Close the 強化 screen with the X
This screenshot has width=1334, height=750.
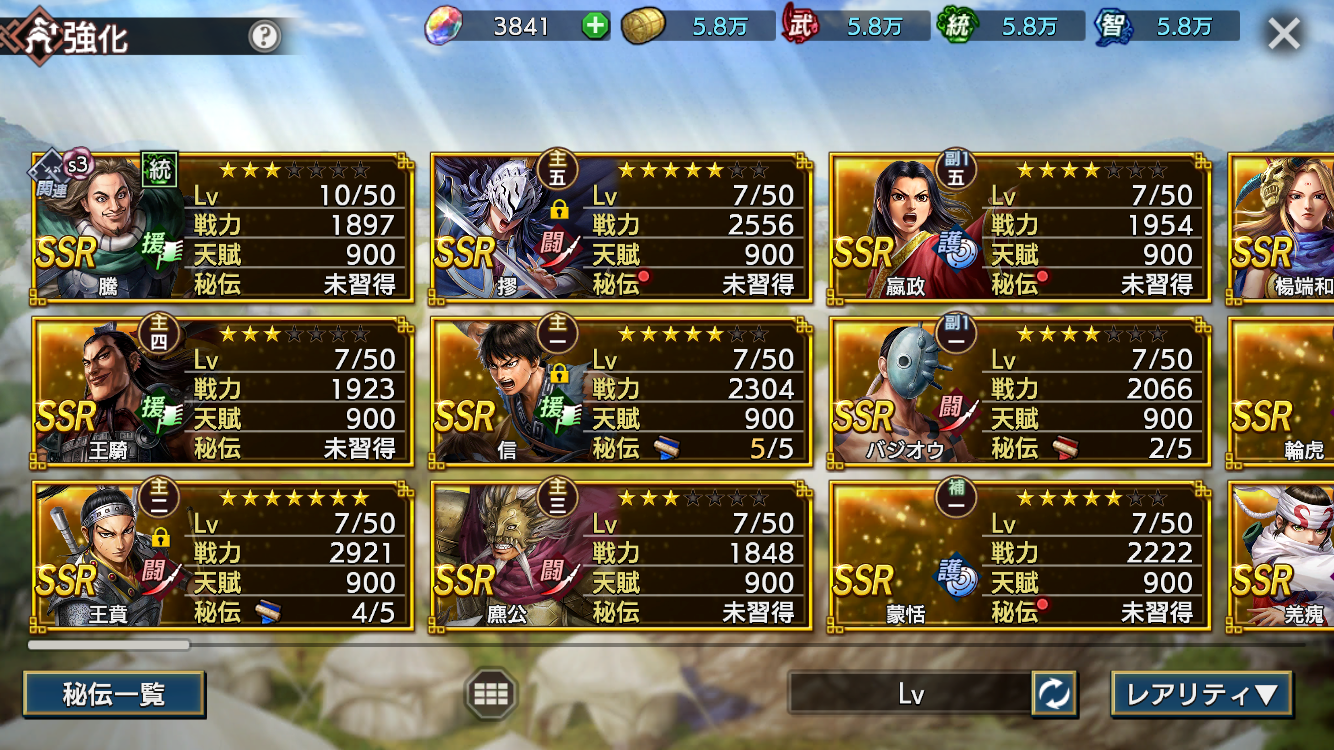[x=1284, y=34]
